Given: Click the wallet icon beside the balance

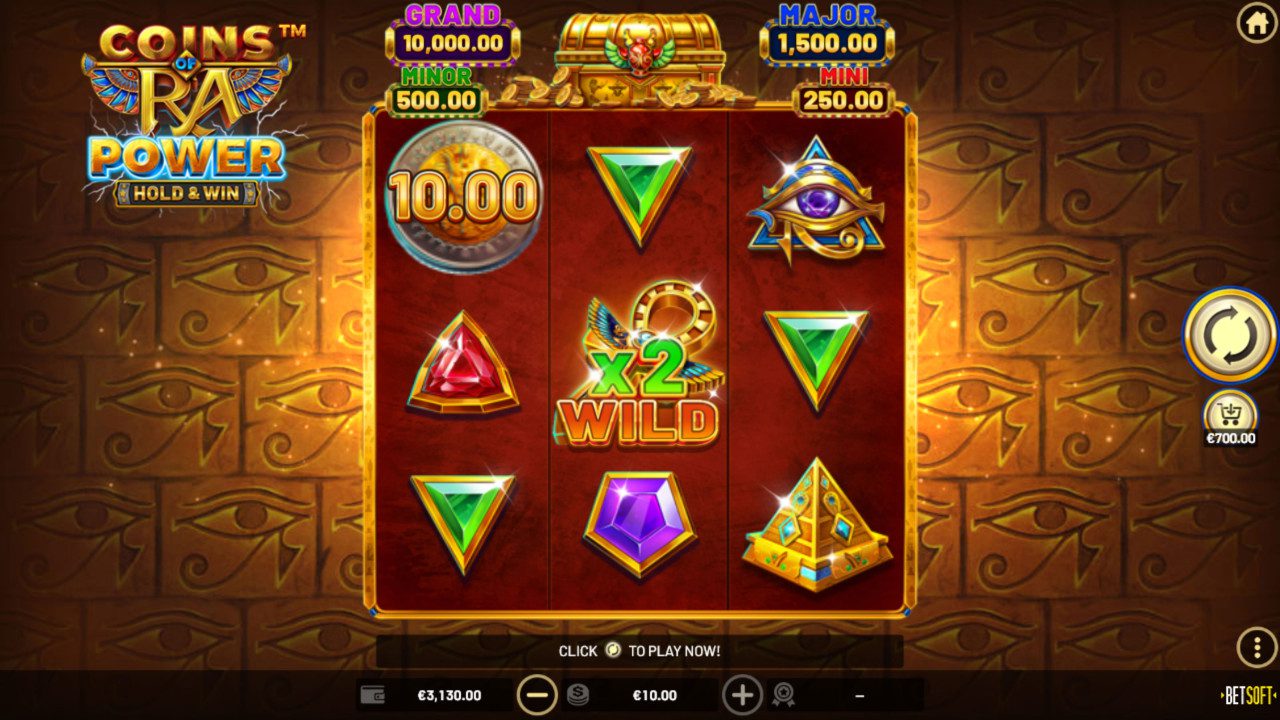Looking at the screenshot, I should 374,692.
